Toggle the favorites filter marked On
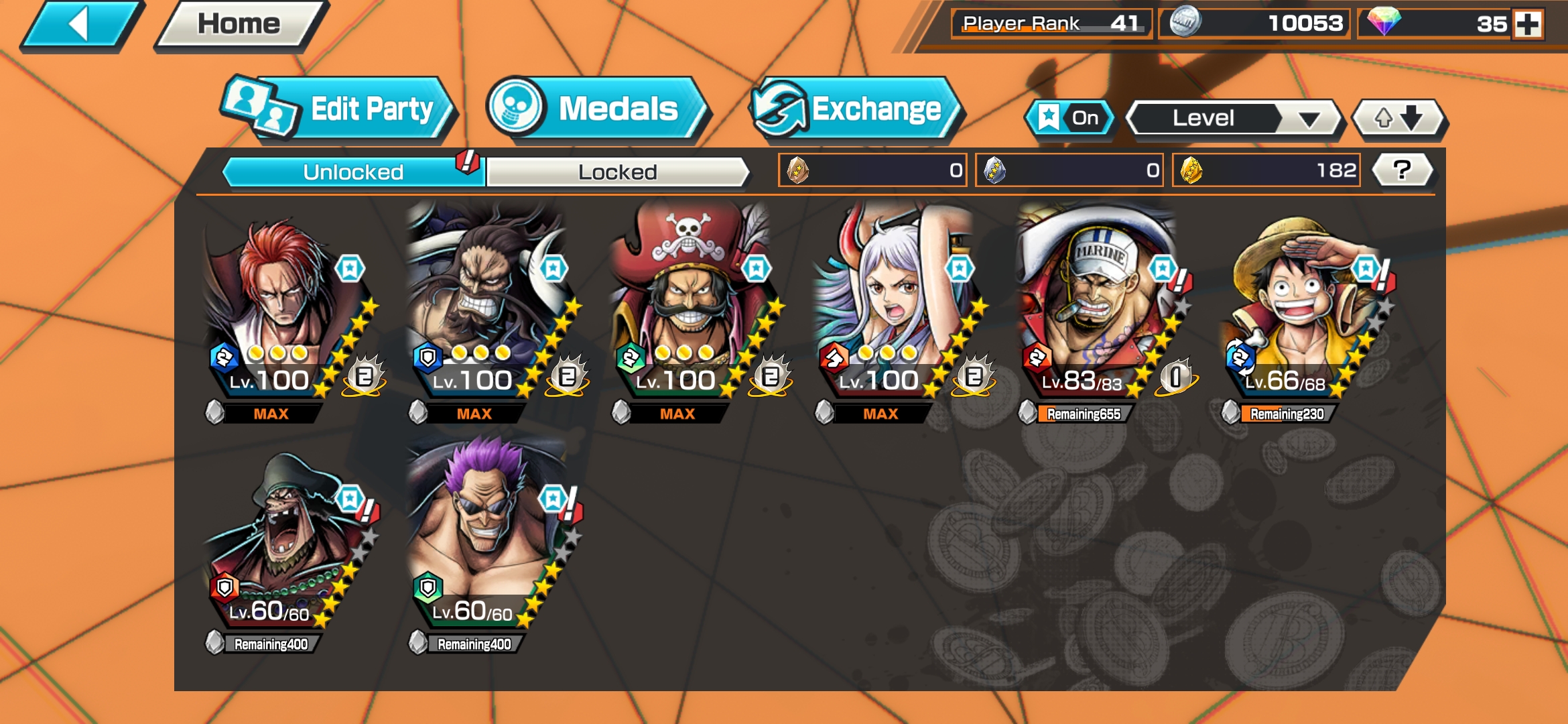The width and height of the screenshot is (1568, 724). (1069, 119)
